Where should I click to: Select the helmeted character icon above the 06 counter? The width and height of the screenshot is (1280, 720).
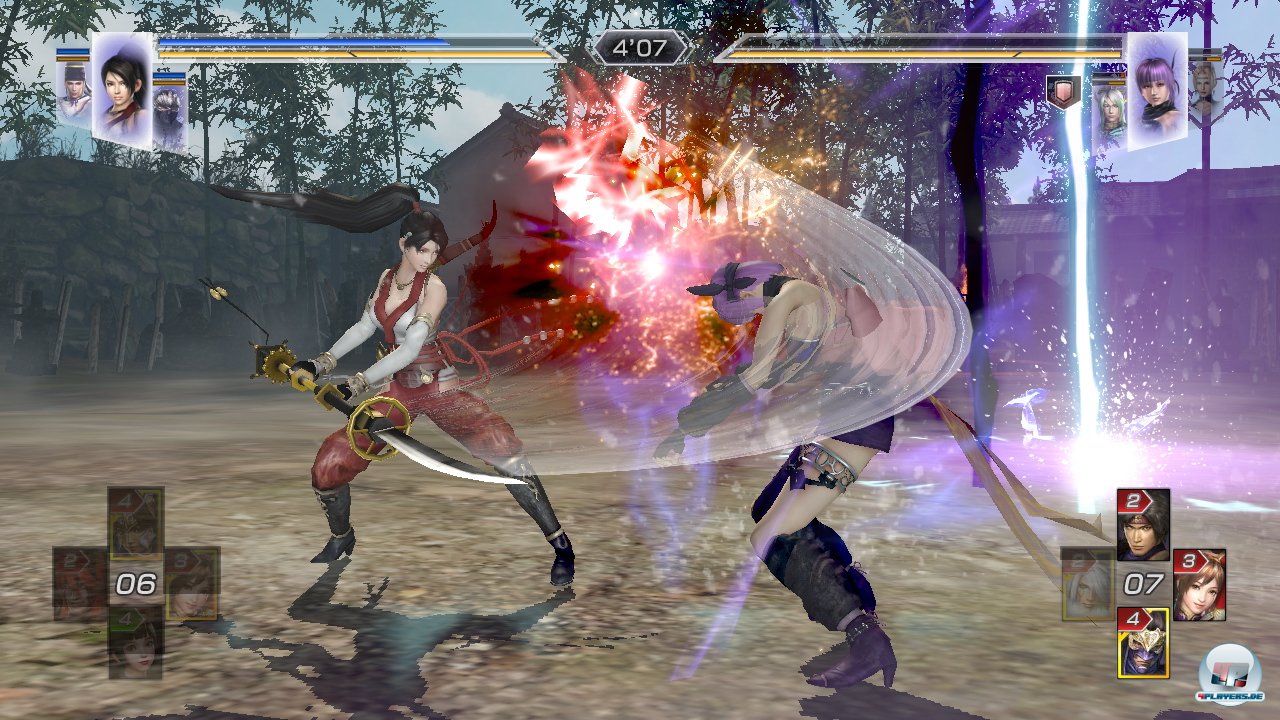[132, 525]
